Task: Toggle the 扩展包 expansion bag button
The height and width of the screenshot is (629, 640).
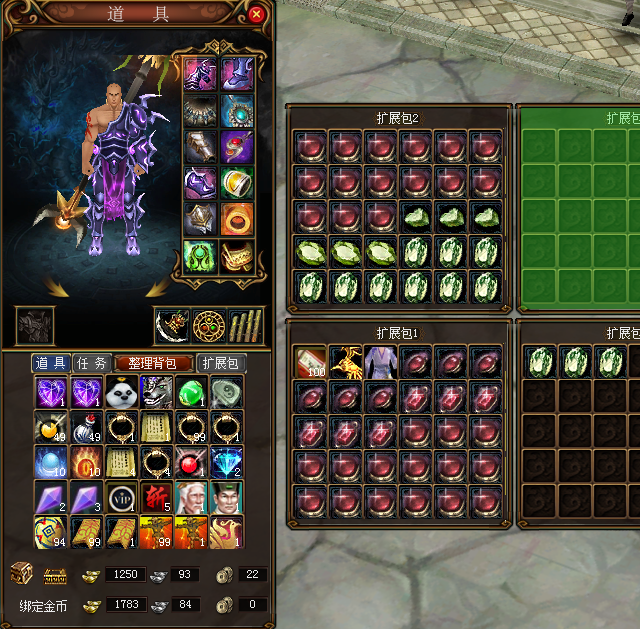Action: [x=220, y=363]
